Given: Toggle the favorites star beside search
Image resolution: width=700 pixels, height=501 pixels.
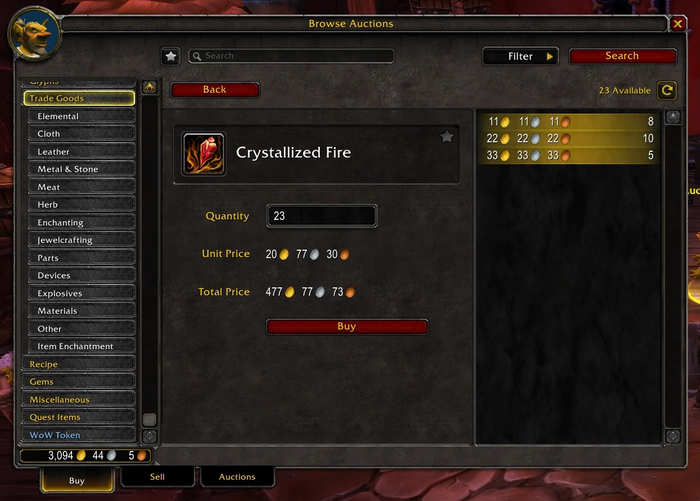Looking at the screenshot, I should pos(171,57).
